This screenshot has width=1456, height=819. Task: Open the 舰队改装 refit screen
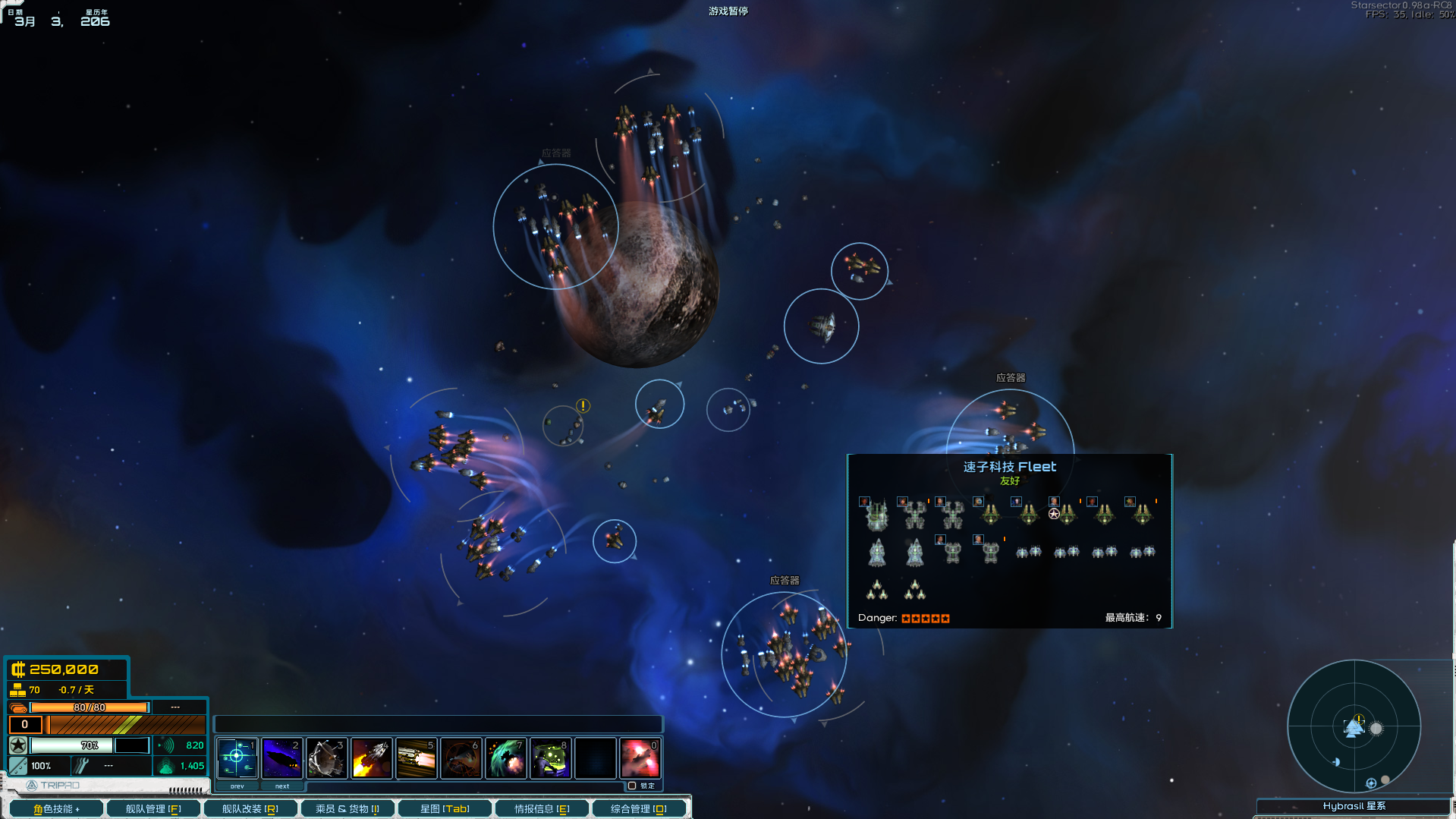pyautogui.click(x=250, y=808)
